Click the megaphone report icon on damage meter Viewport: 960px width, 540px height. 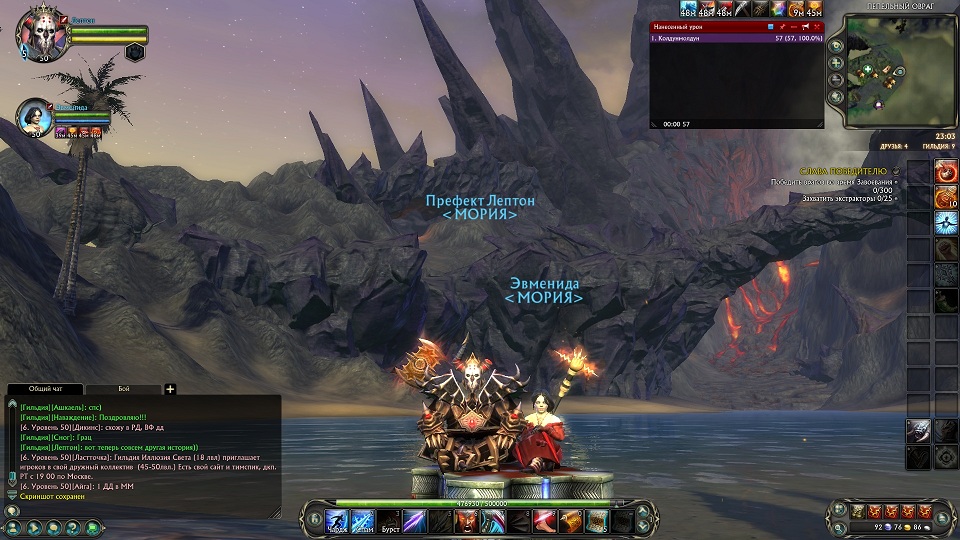pyautogui.click(x=805, y=27)
